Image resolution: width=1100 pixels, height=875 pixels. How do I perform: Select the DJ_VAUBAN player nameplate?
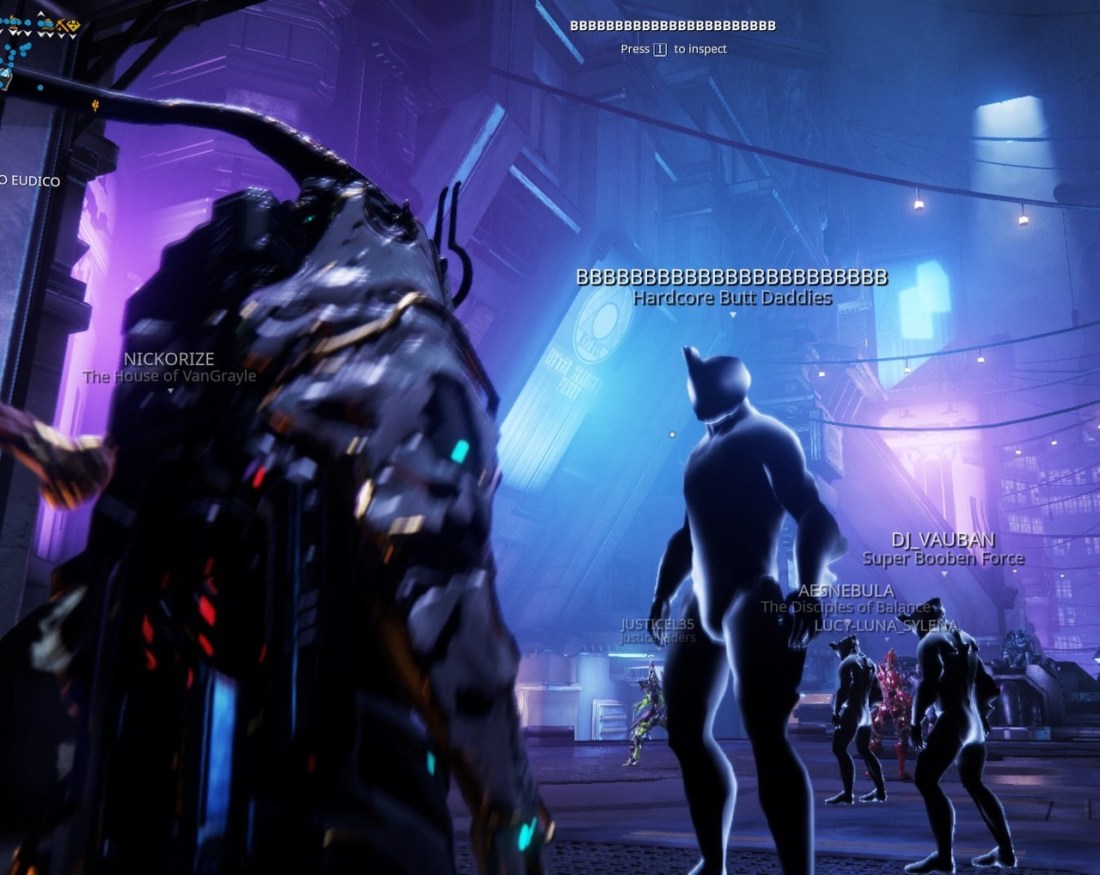943,540
